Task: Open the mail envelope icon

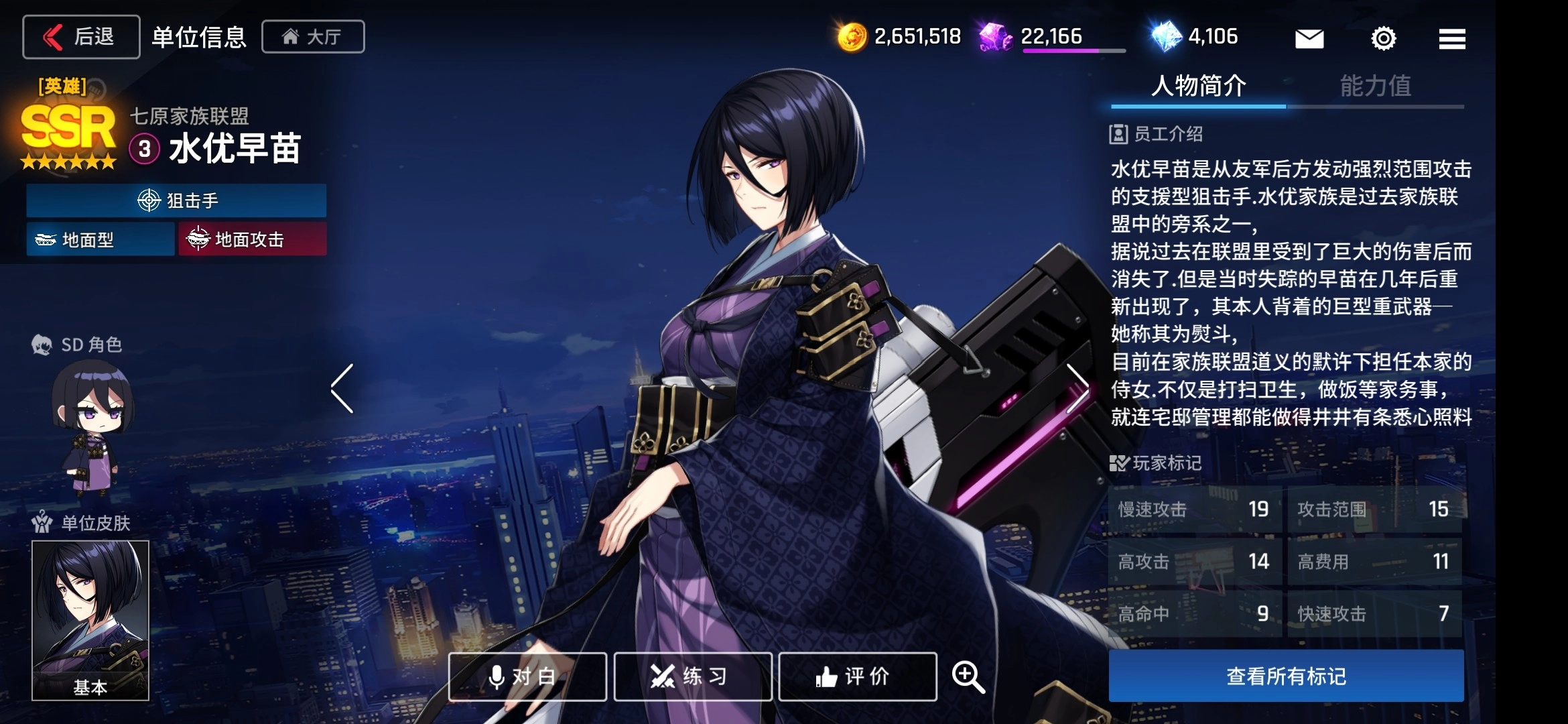Action: pyautogui.click(x=1309, y=39)
